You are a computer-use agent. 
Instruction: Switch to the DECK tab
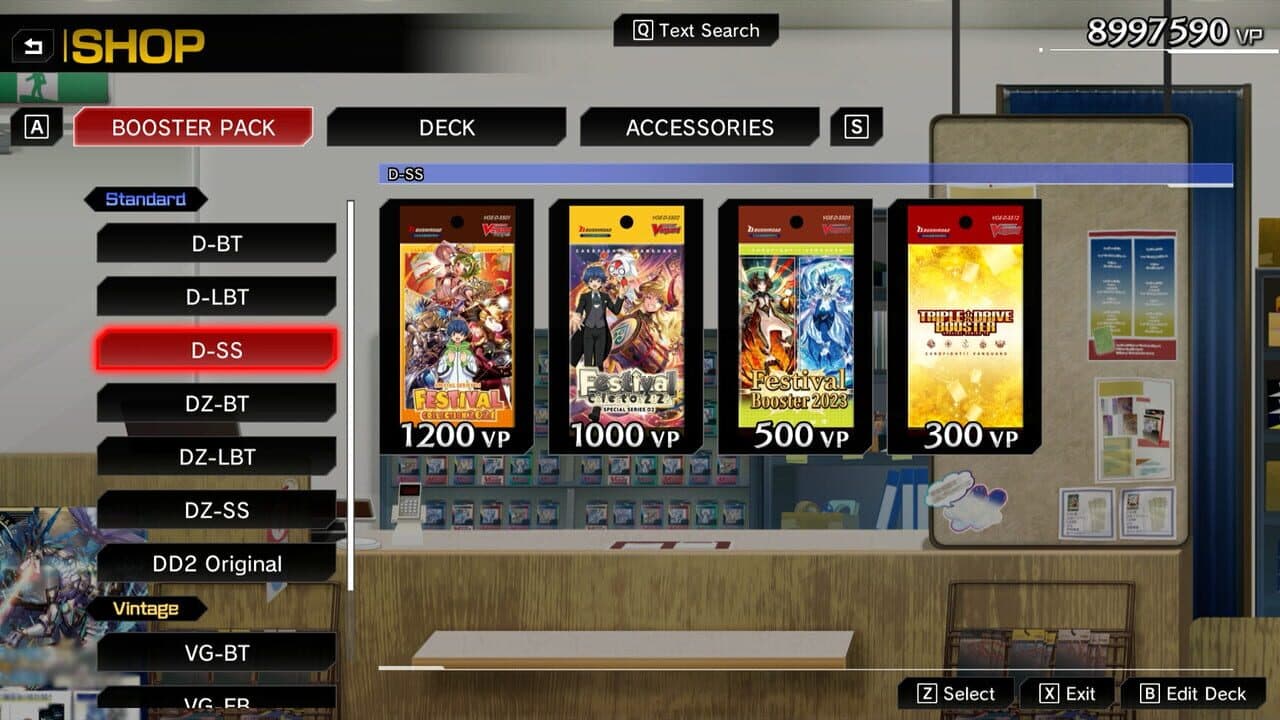click(447, 127)
